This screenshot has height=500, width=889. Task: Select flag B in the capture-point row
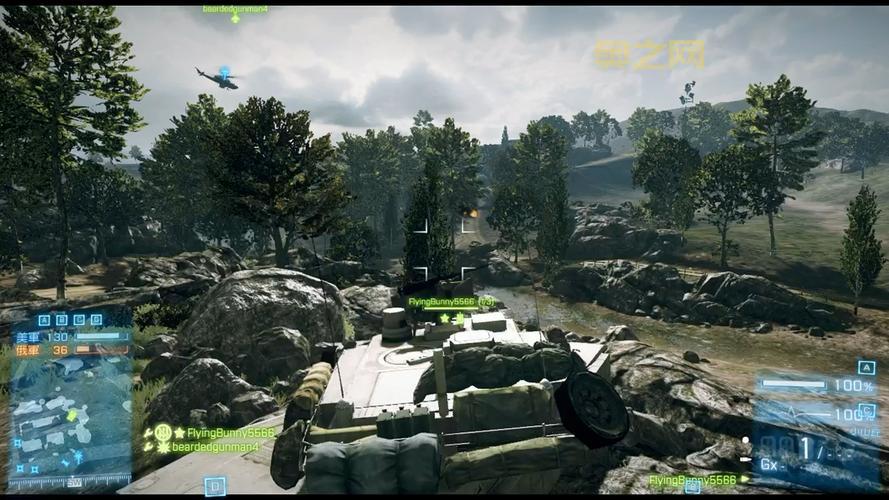click(x=60, y=321)
